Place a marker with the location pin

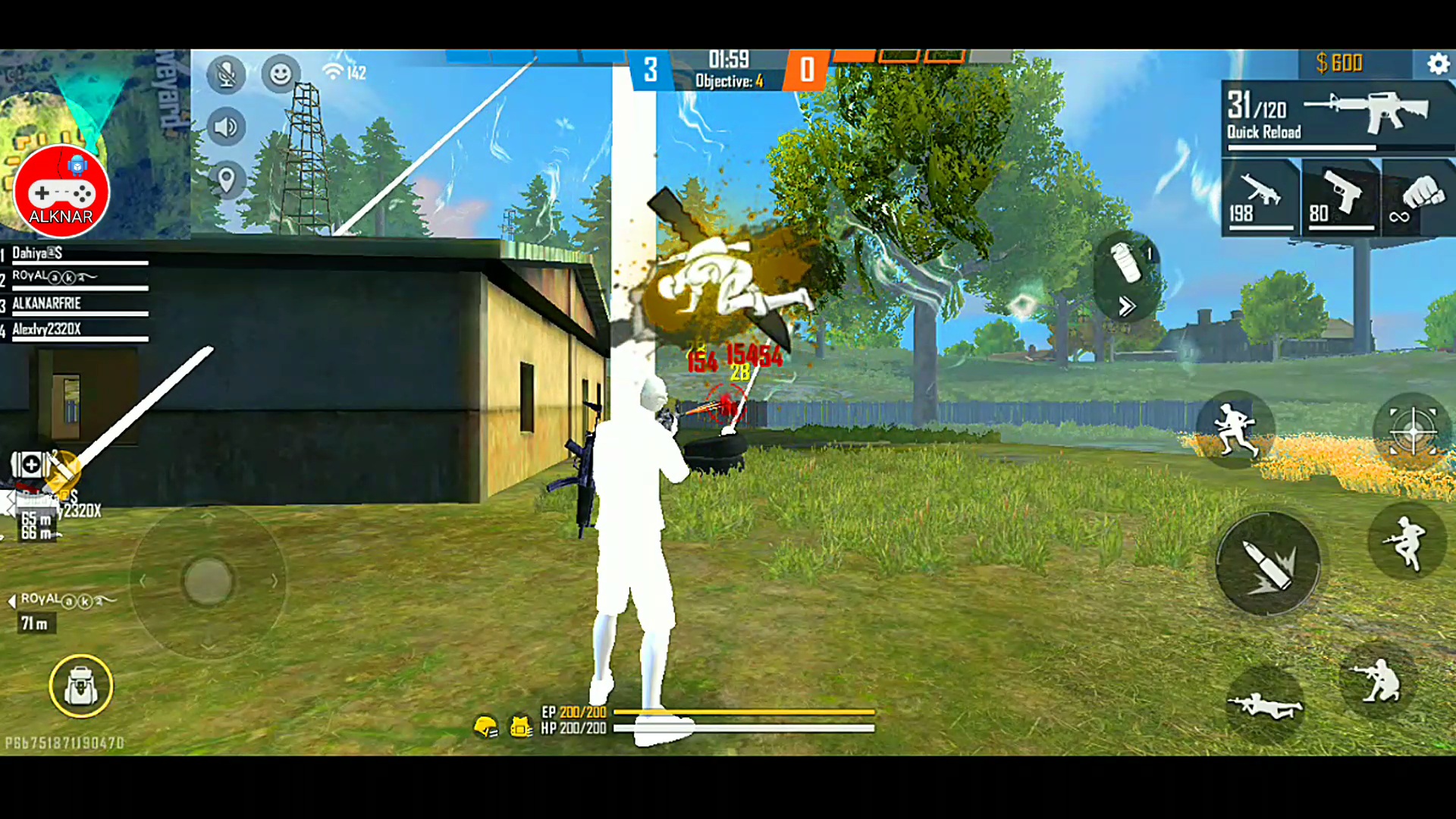[225, 180]
